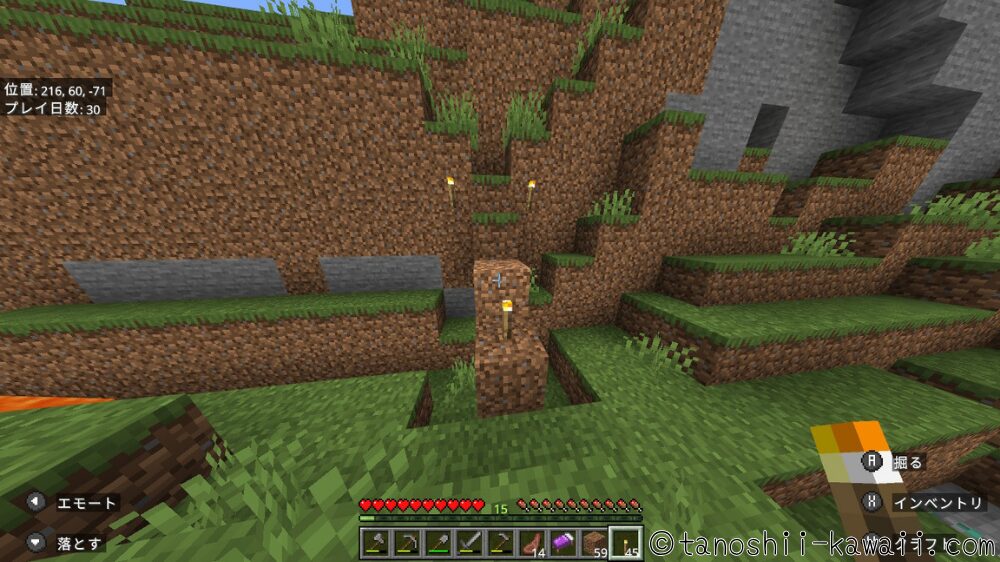This screenshot has width=1000, height=562.
Task: Choose the brown block stack of 59
Action: pyautogui.click(x=594, y=542)
